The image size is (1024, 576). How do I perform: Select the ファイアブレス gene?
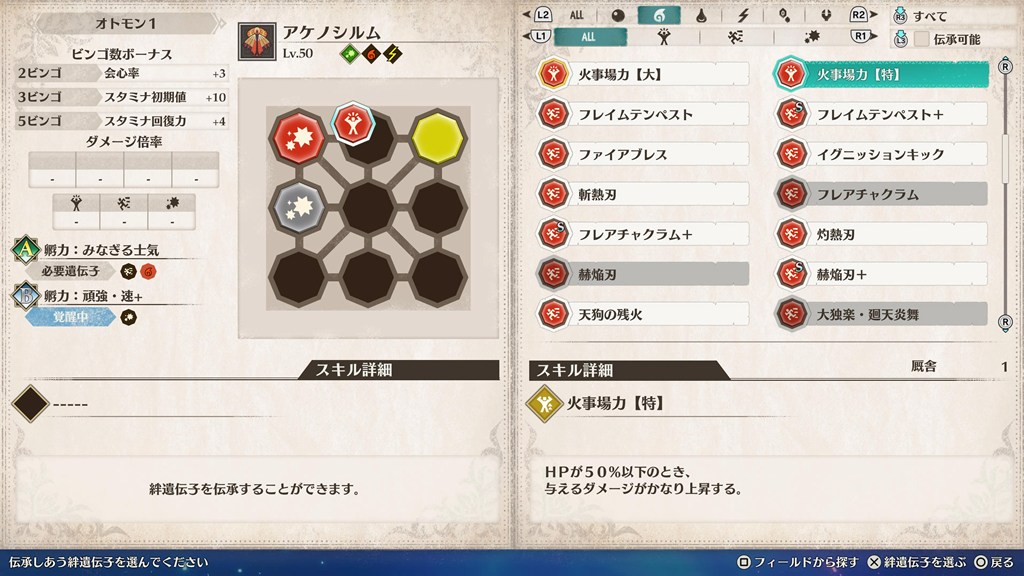coord(642,154)
